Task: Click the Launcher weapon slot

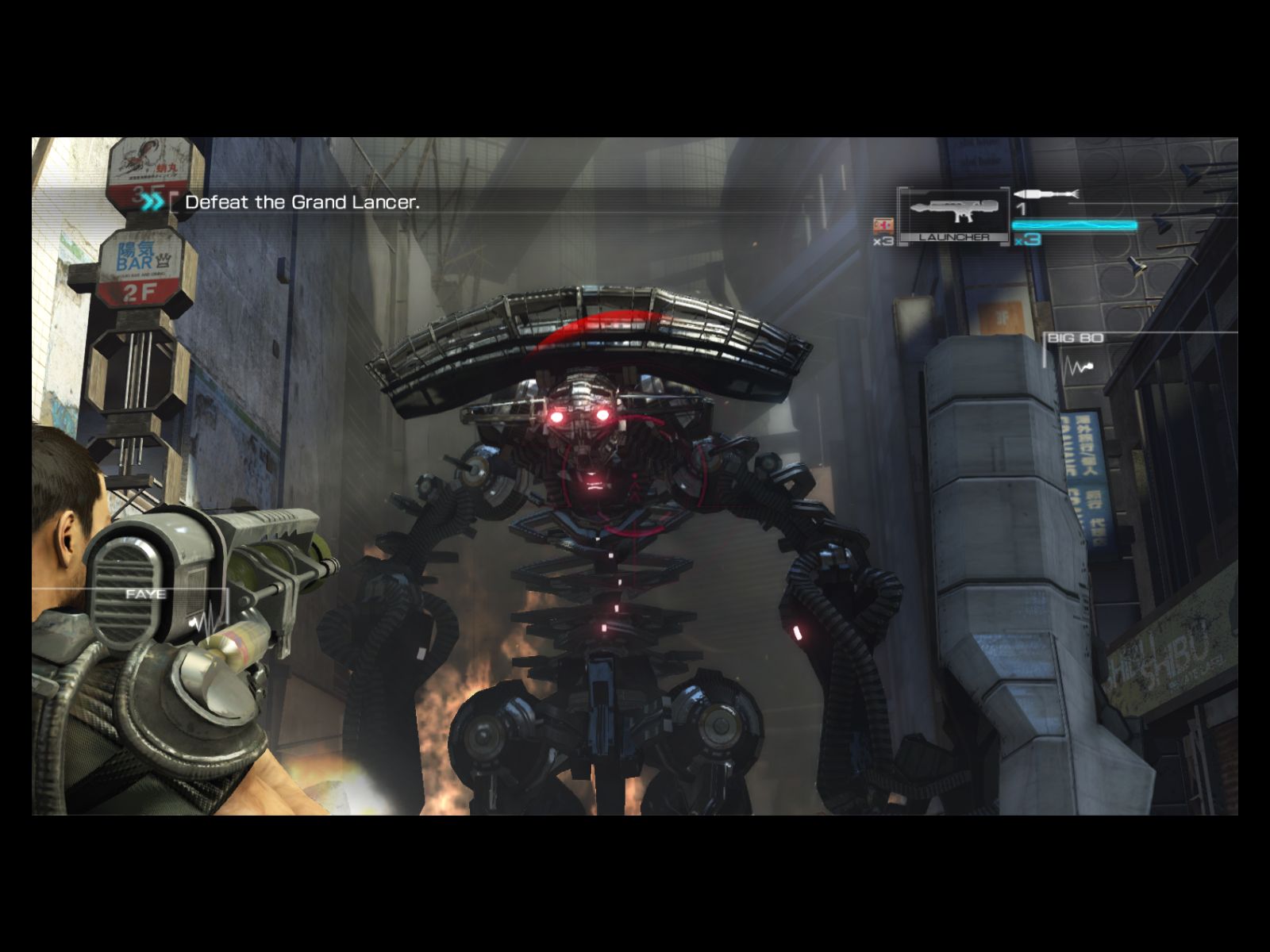Action: point(953,214)
